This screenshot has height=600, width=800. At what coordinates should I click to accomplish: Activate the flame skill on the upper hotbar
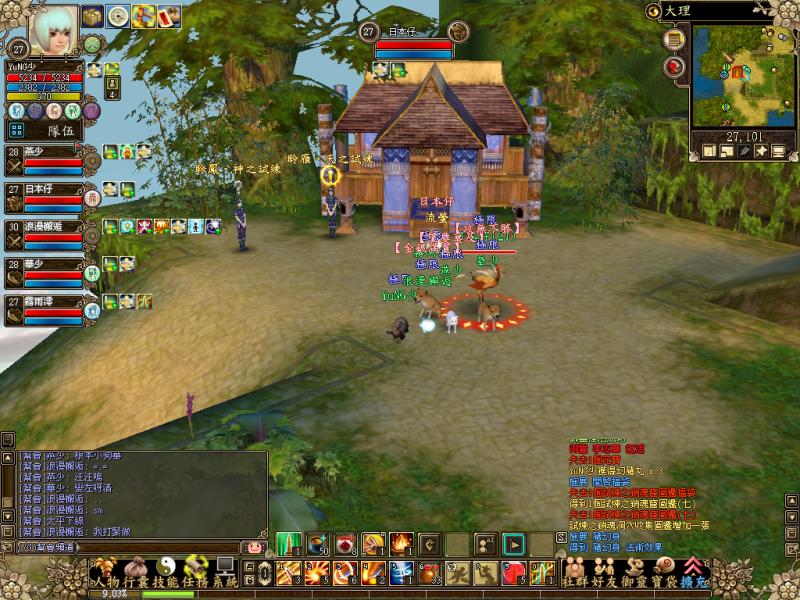(x=401, y=543)
